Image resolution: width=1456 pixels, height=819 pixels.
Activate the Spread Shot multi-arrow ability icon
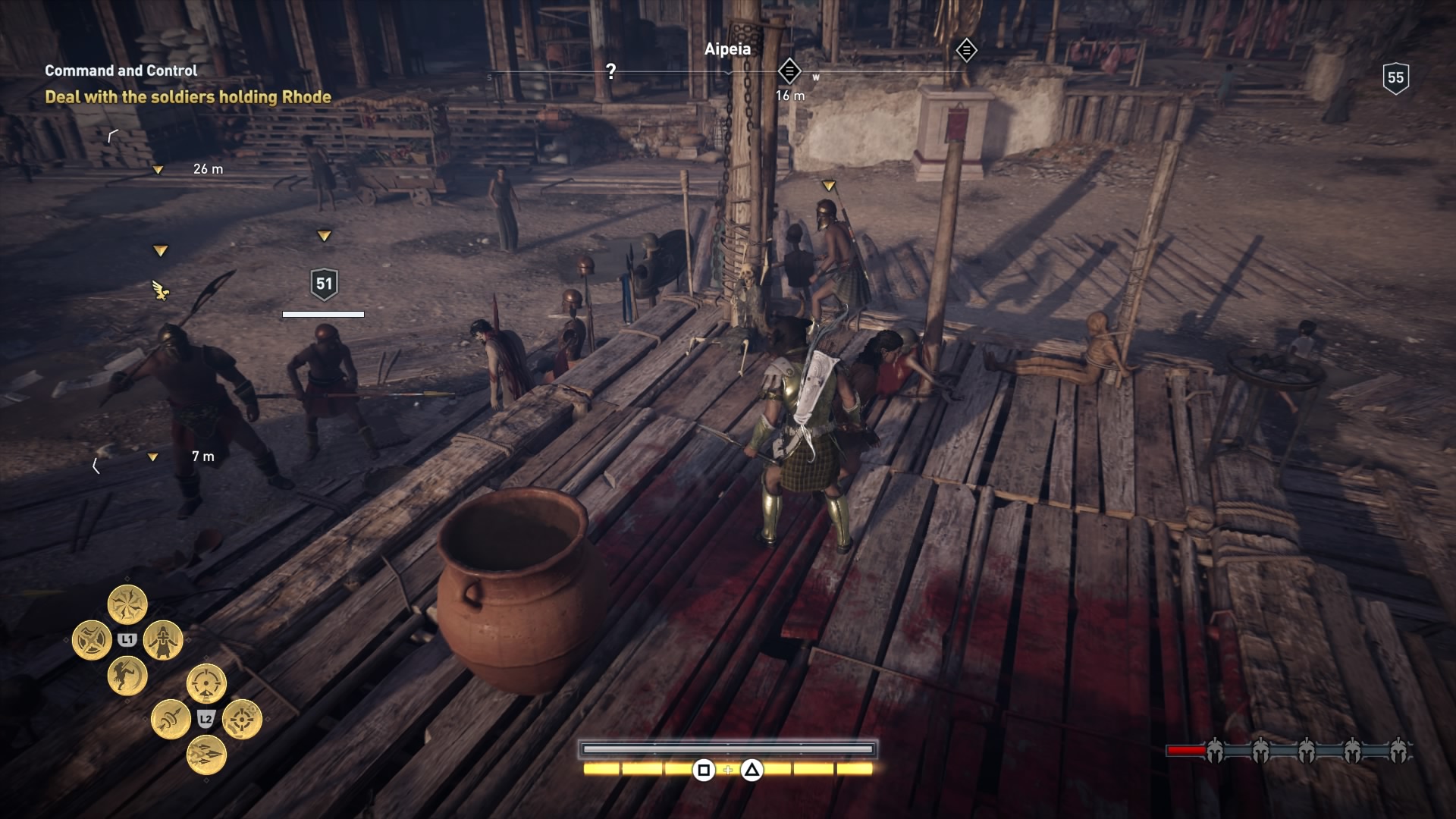point(207,755)
